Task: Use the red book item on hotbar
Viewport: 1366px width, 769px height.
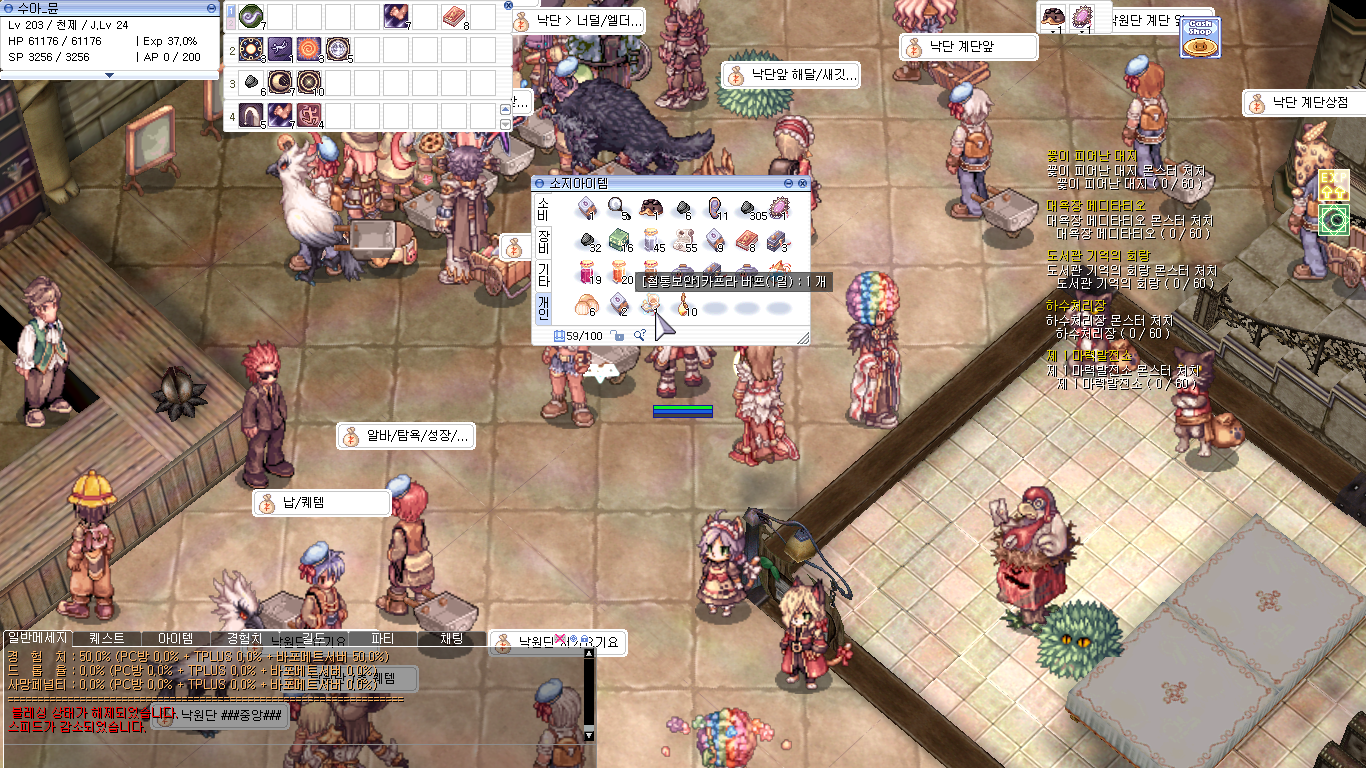Action: pos(454,16)
